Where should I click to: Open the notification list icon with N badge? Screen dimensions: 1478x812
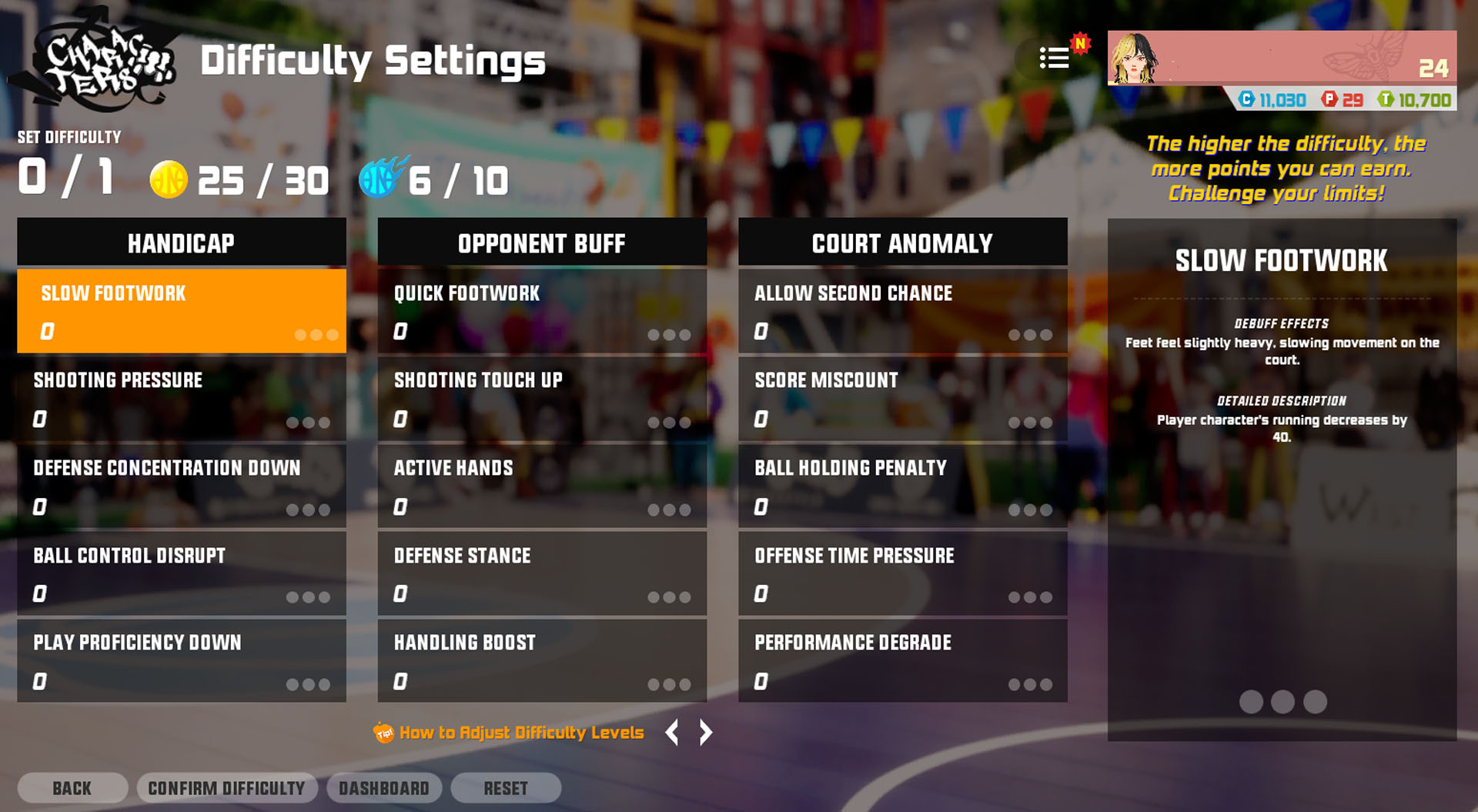[1053, 58]
